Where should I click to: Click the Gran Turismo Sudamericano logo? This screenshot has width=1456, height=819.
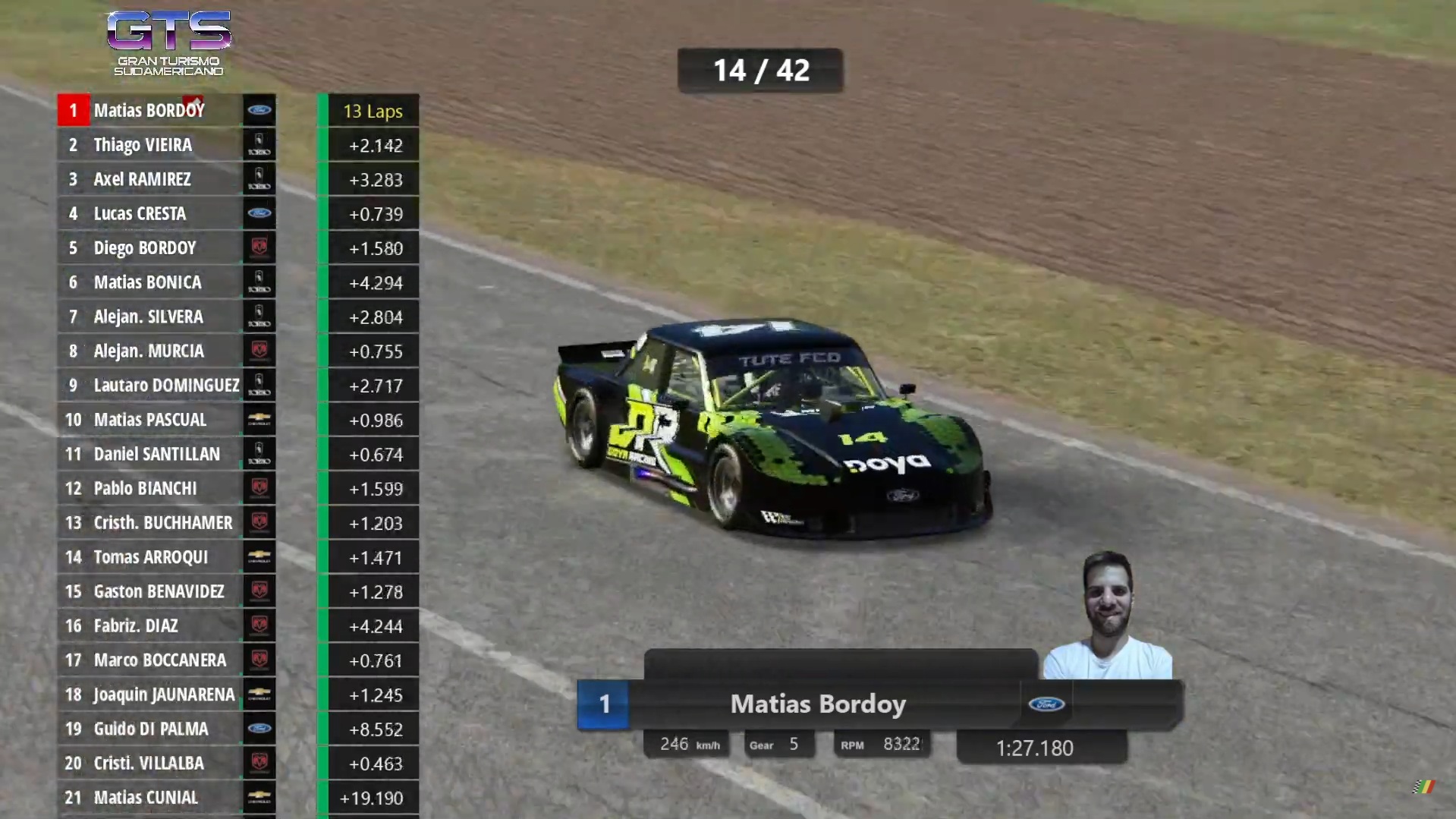[168, 43]
